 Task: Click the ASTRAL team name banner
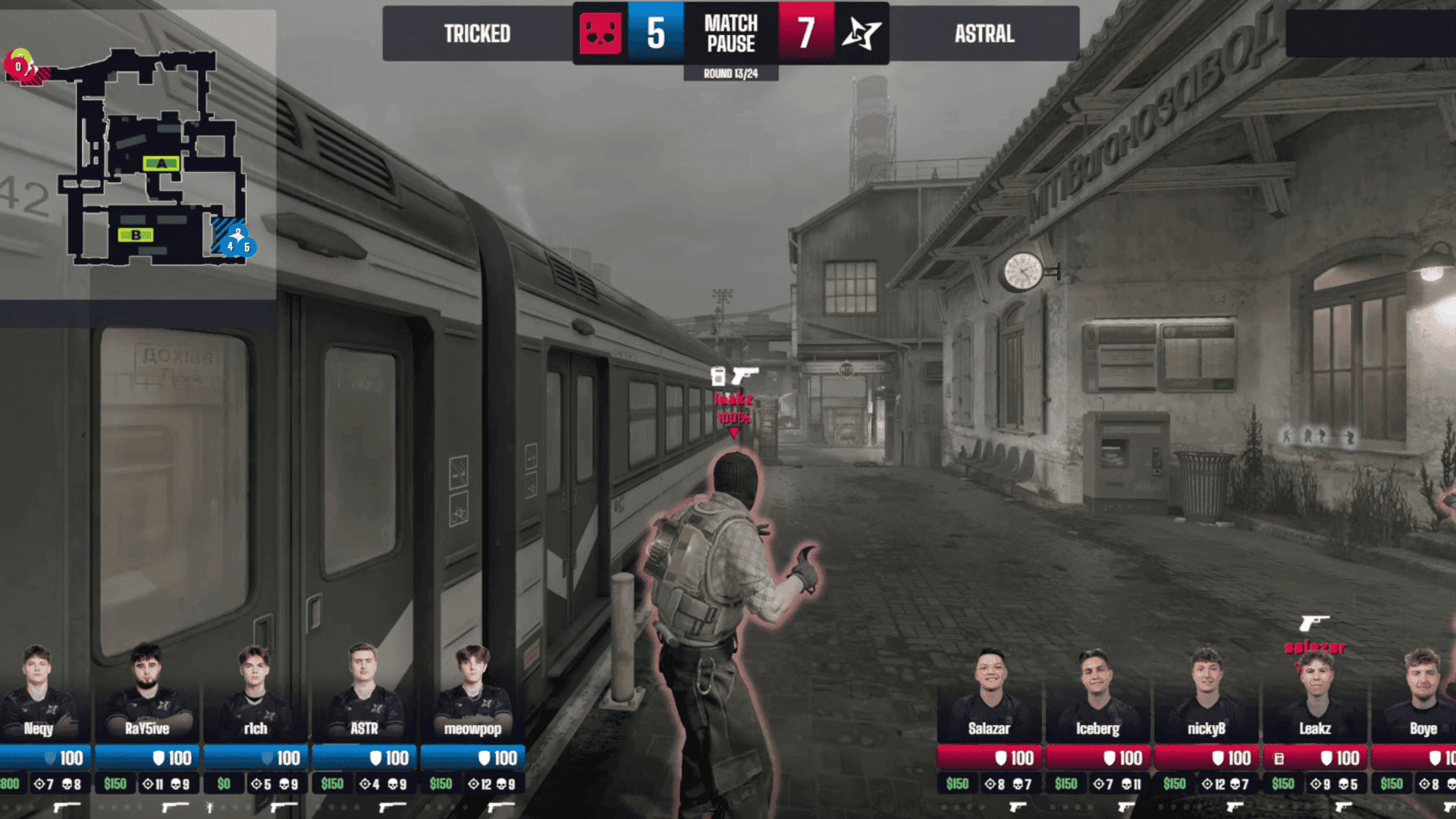tap(984, 34)
